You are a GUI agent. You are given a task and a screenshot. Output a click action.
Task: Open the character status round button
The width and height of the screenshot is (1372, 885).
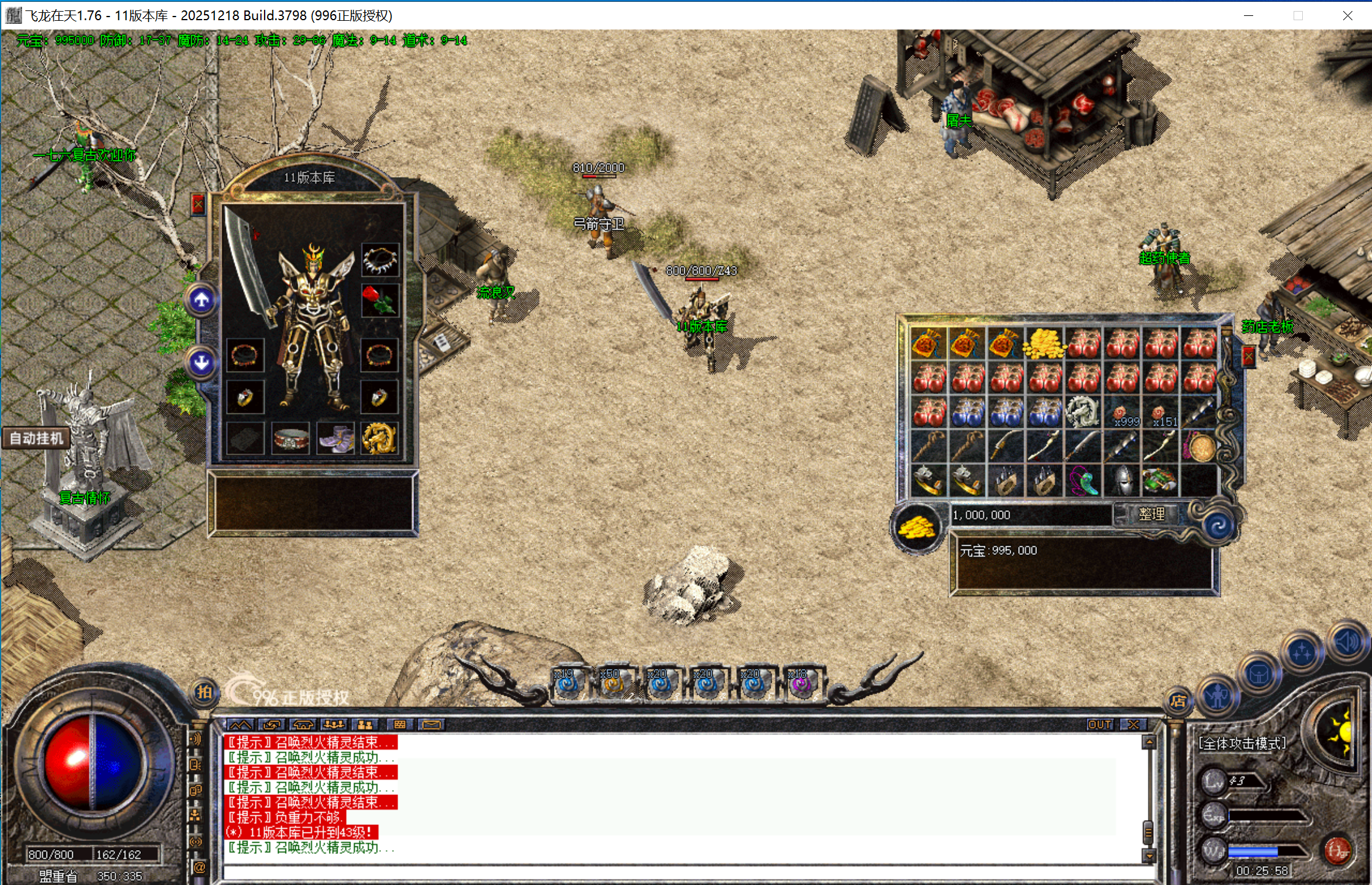point(1218,696)
